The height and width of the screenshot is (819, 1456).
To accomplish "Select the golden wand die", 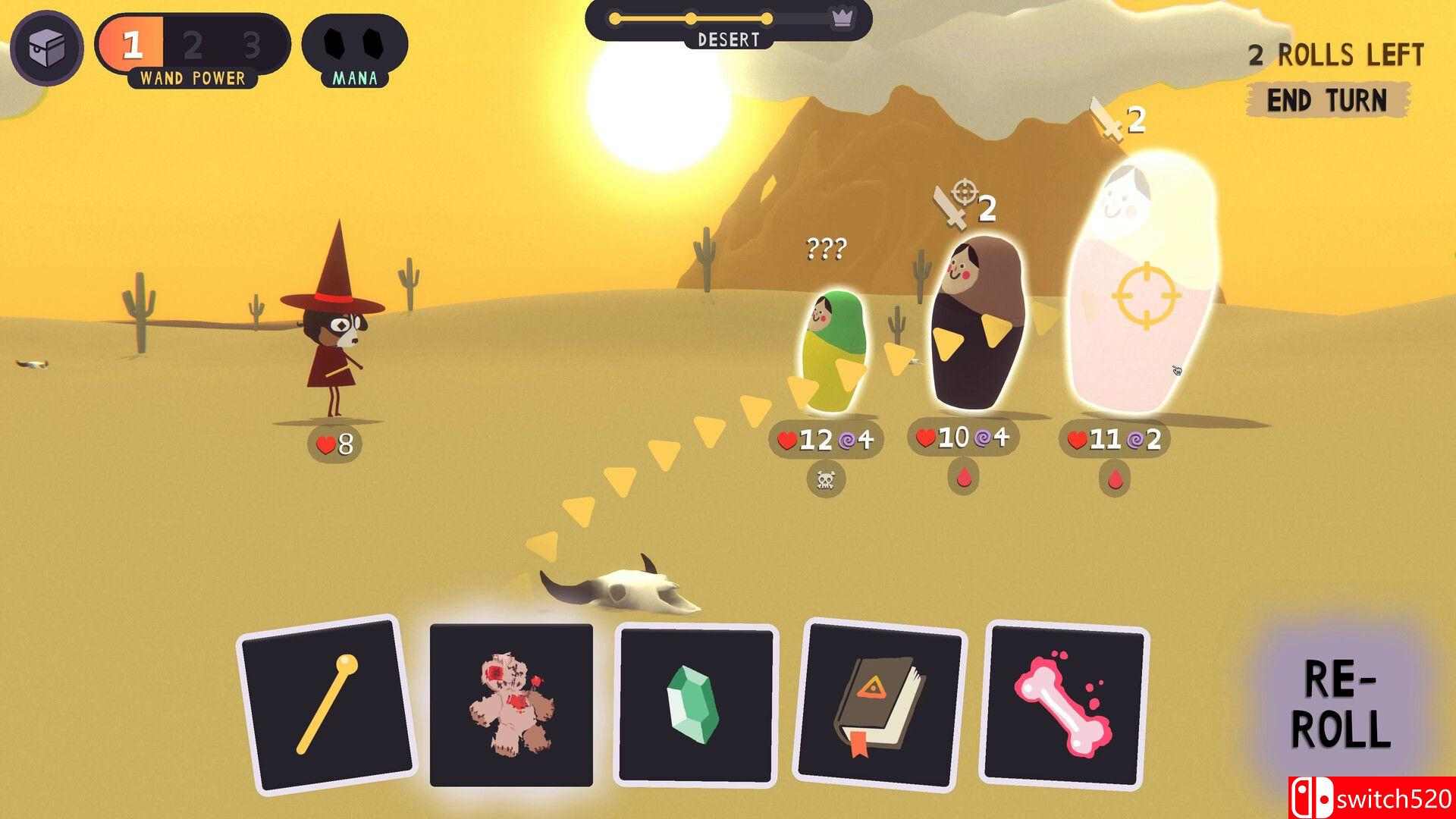I will pyautogui.click(x=327, y=704).
